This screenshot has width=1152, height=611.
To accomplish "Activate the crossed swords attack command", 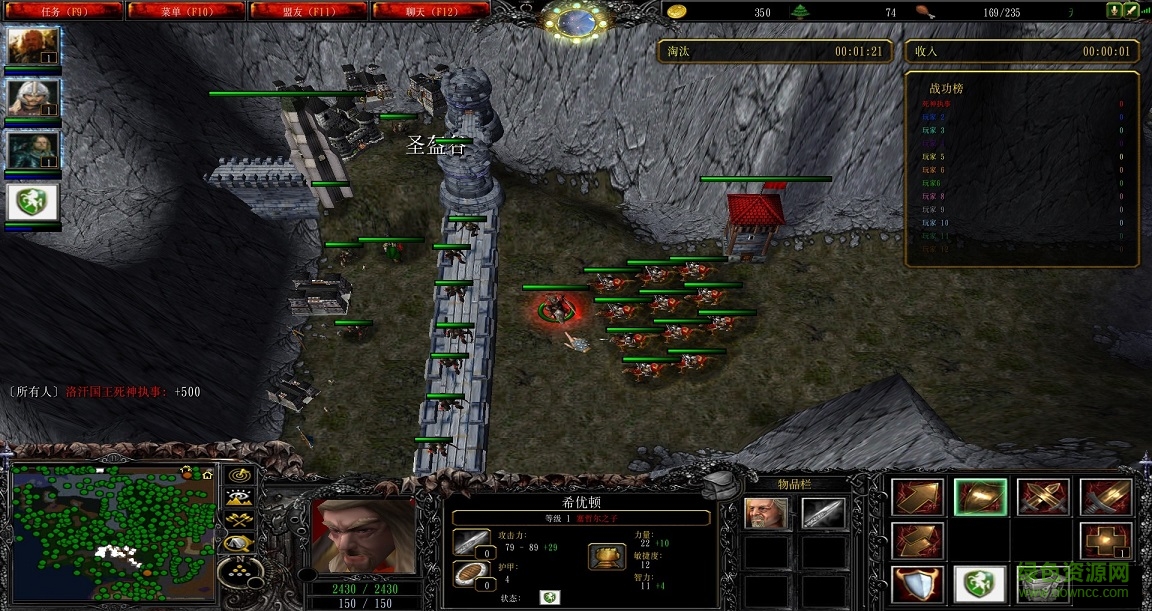I will (1041, 497).
